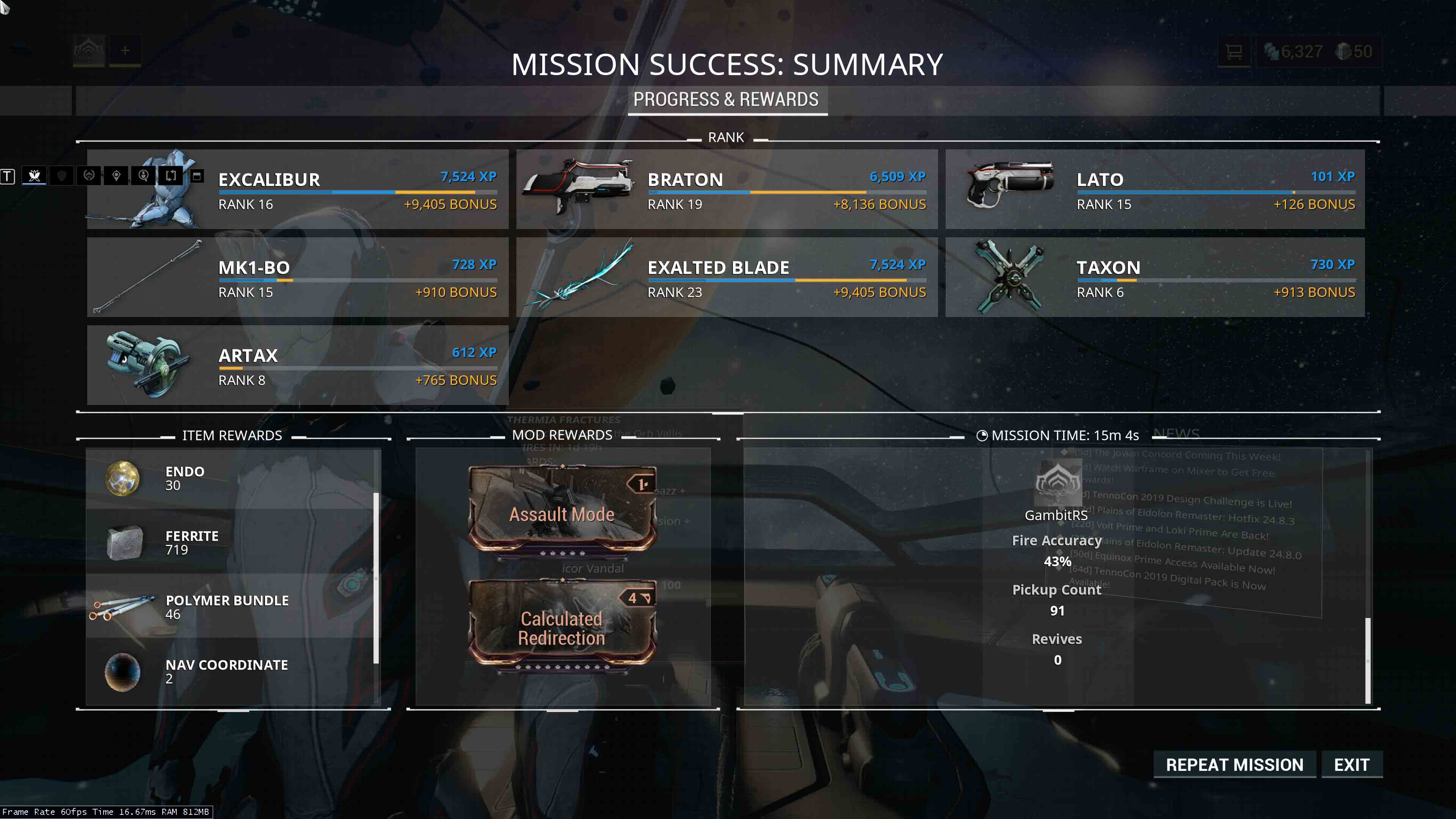Select the Endo reward row

[232, 478]
